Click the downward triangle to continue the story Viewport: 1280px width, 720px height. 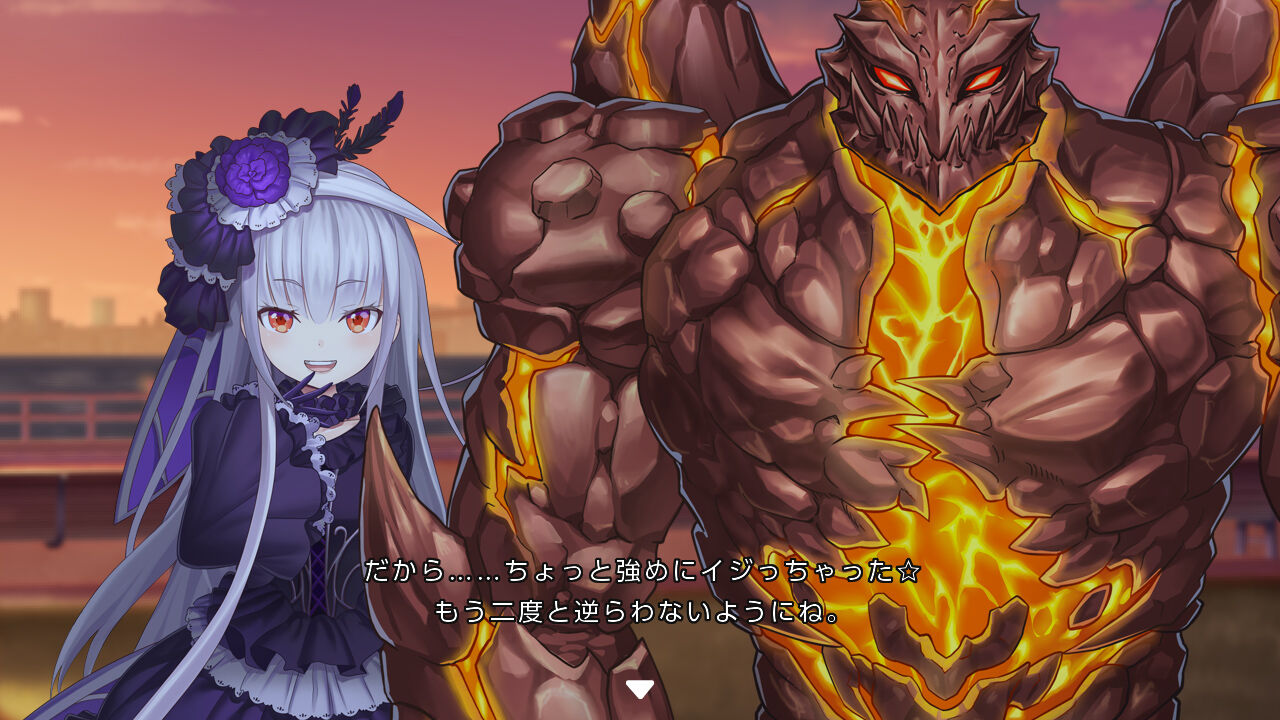pyautogui.click(x=640, y=687)
